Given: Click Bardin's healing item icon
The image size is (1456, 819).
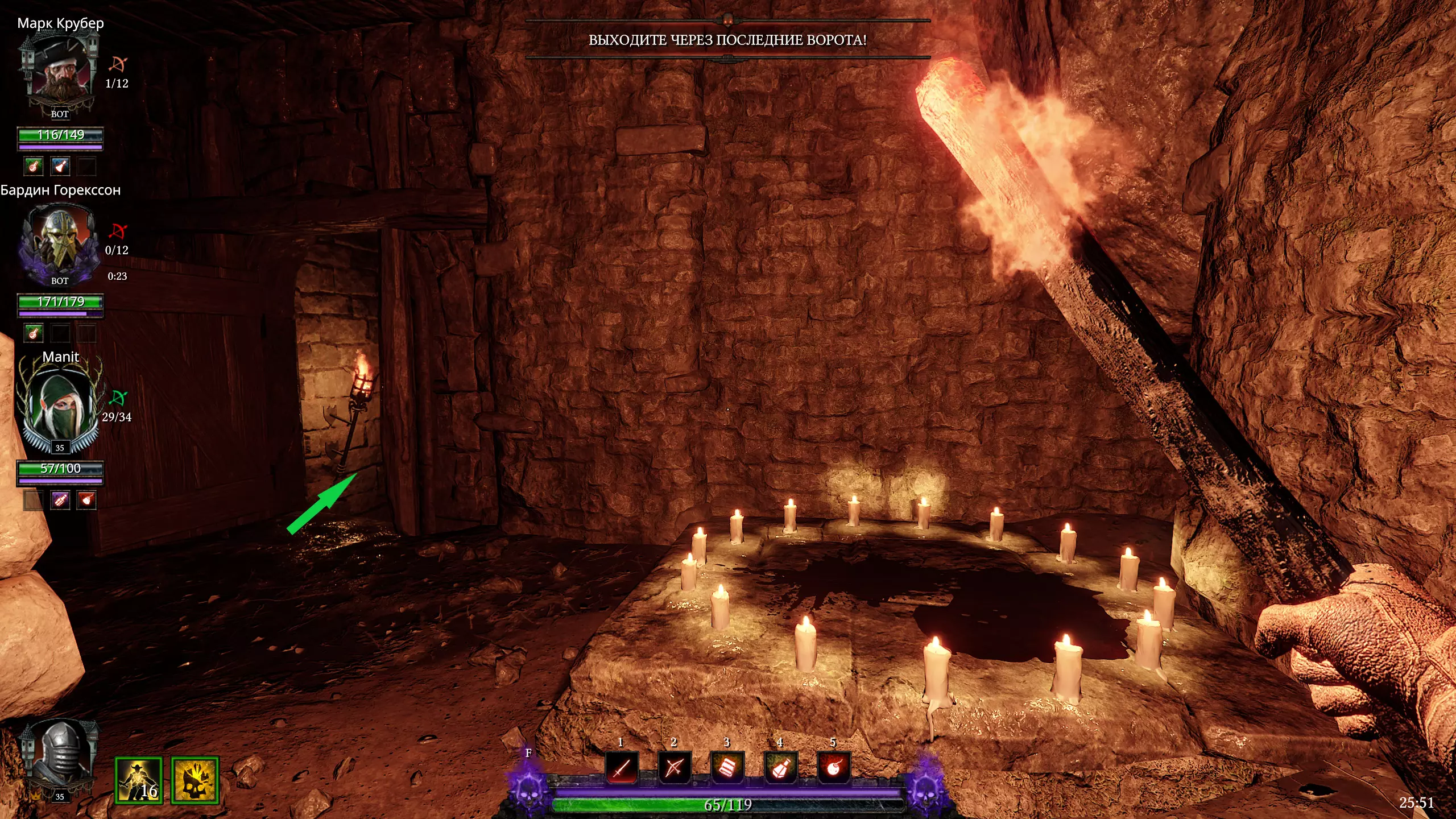Looking at the screenshot, I should tap(34, 333).
